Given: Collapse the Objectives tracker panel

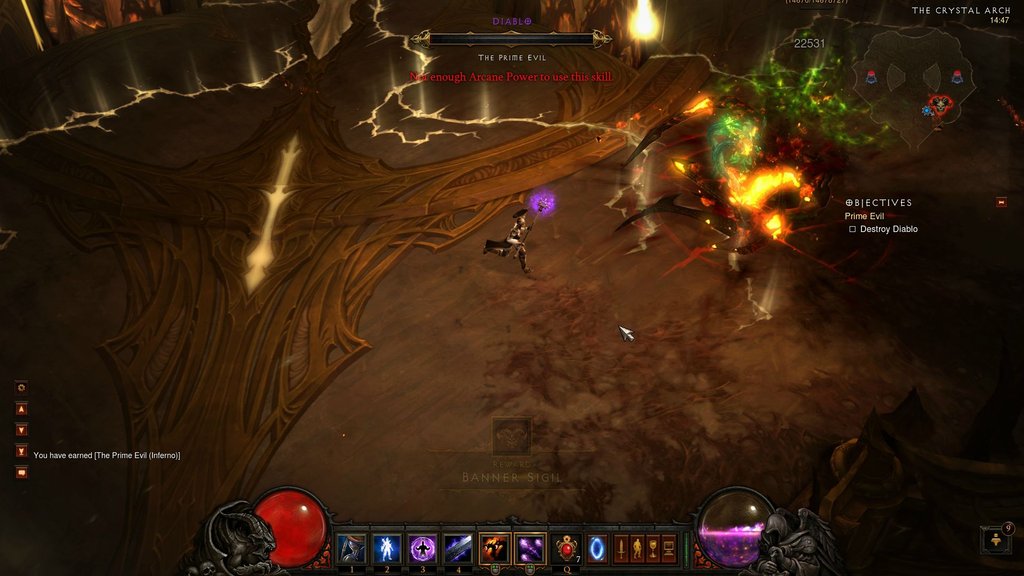Looking at the screenshot, I should (x=1001, y=203).
